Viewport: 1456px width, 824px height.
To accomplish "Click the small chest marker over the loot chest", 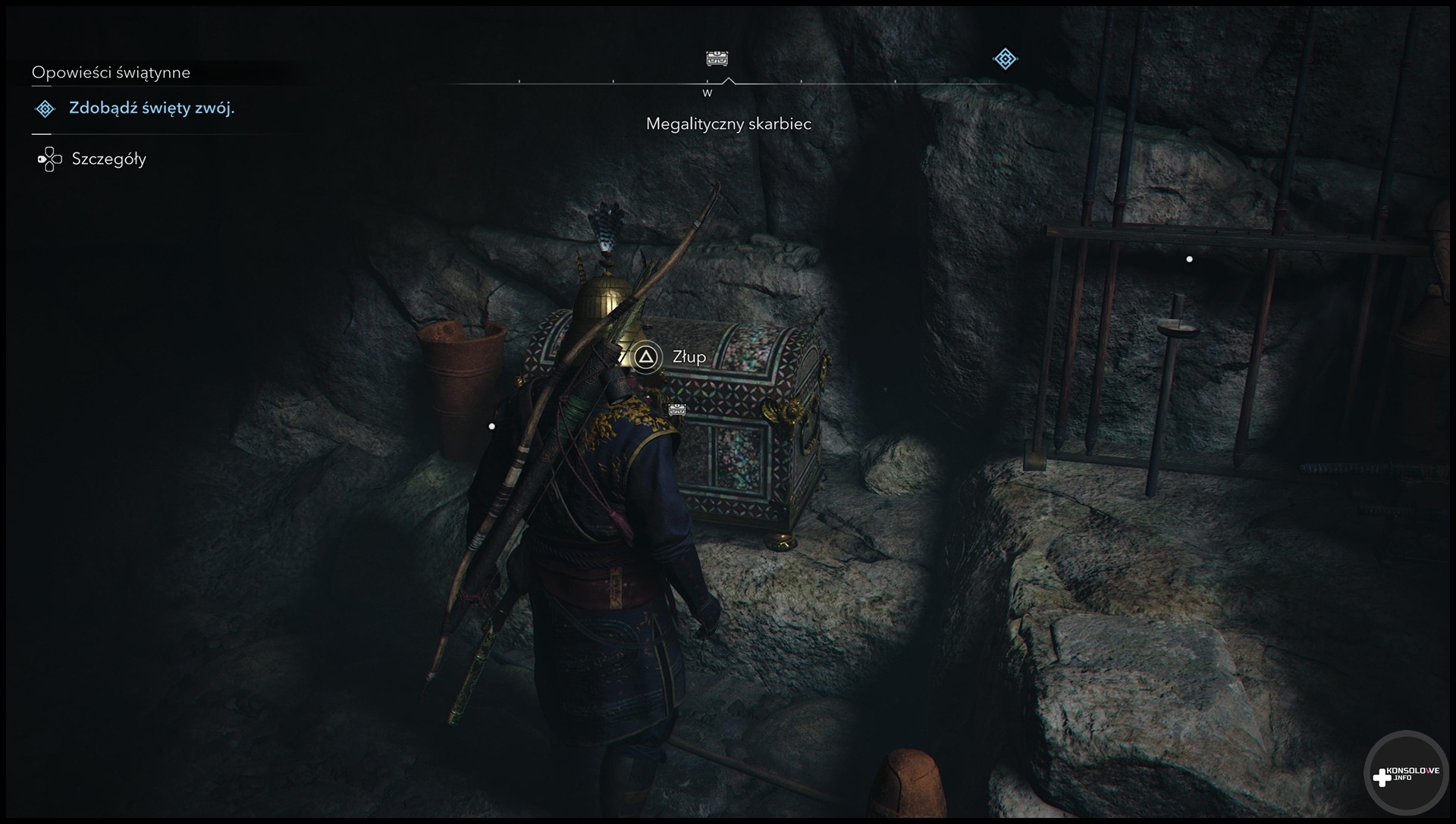I will click(677, 409).
